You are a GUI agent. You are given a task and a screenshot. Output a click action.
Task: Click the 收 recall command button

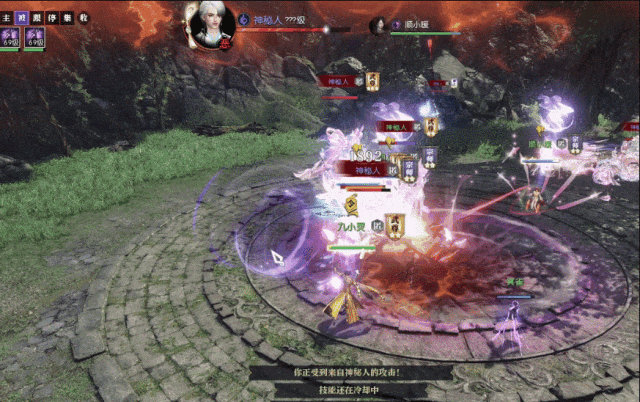83,18
